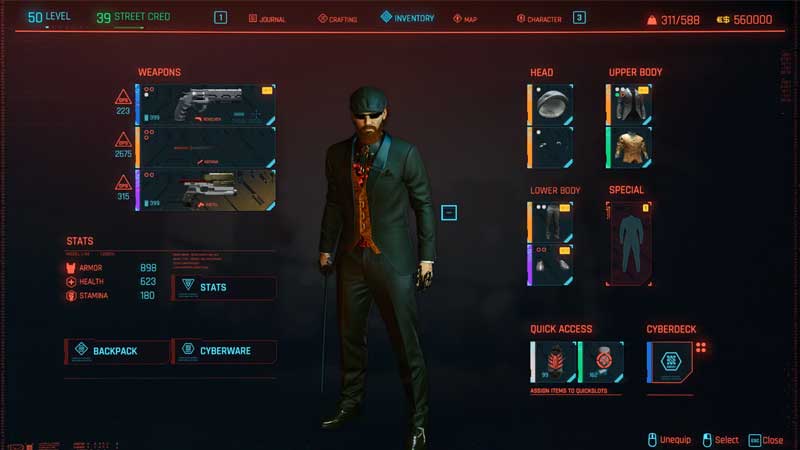Image resolution: width=800 pixels, height=450 pixels.
Task: Select the equipped pistol weapon slot
Action: pyautogui.click(x=205, y=190)
